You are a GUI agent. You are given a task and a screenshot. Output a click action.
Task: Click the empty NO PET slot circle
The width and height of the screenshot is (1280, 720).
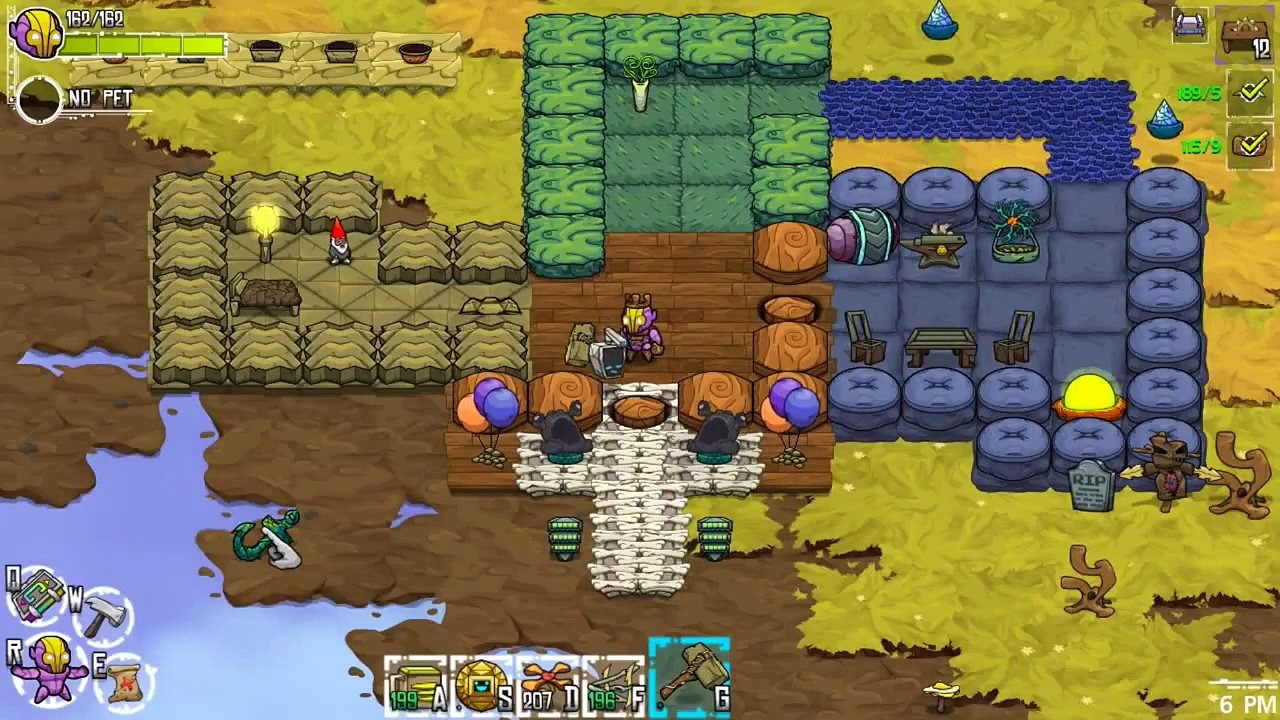[39, 100]
